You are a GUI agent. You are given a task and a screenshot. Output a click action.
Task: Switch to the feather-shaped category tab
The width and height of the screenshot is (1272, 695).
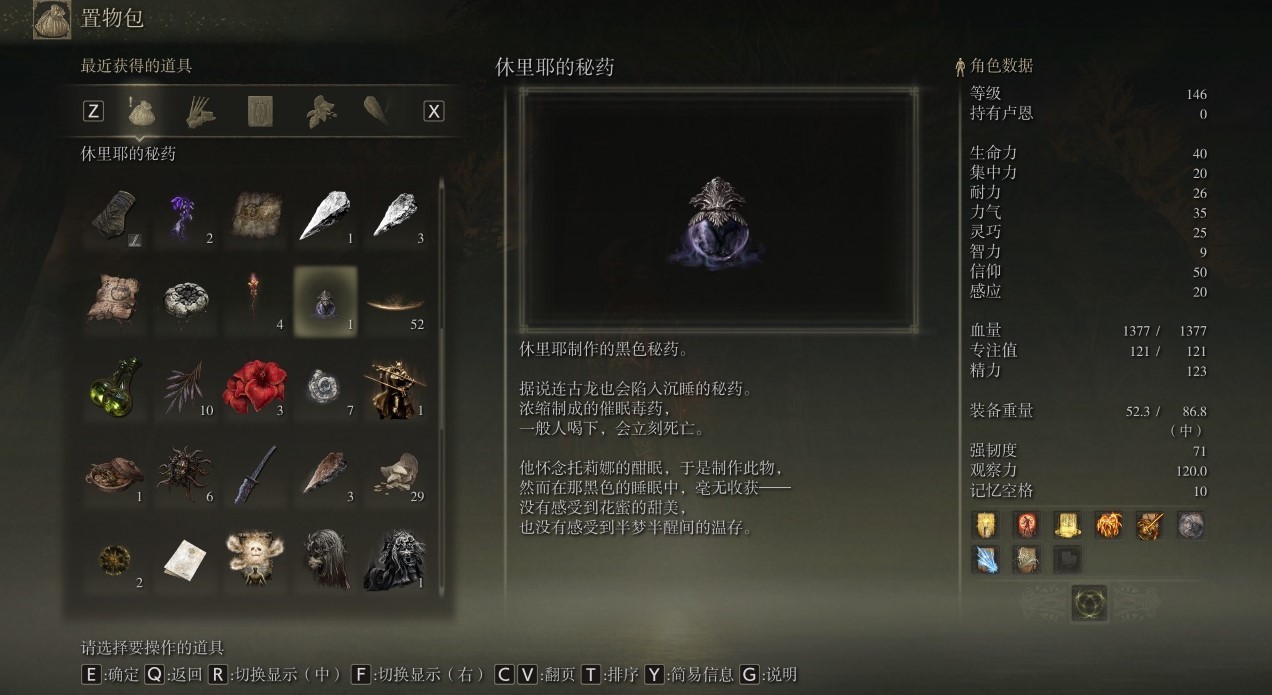pyautogui.click(x=377, y=111)
